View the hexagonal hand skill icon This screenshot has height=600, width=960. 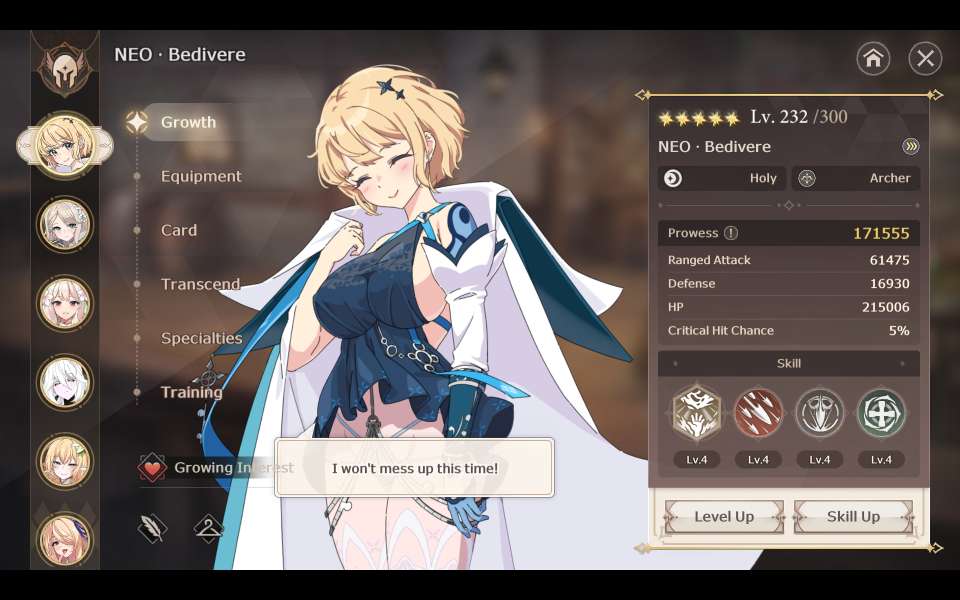click(696, 413)
